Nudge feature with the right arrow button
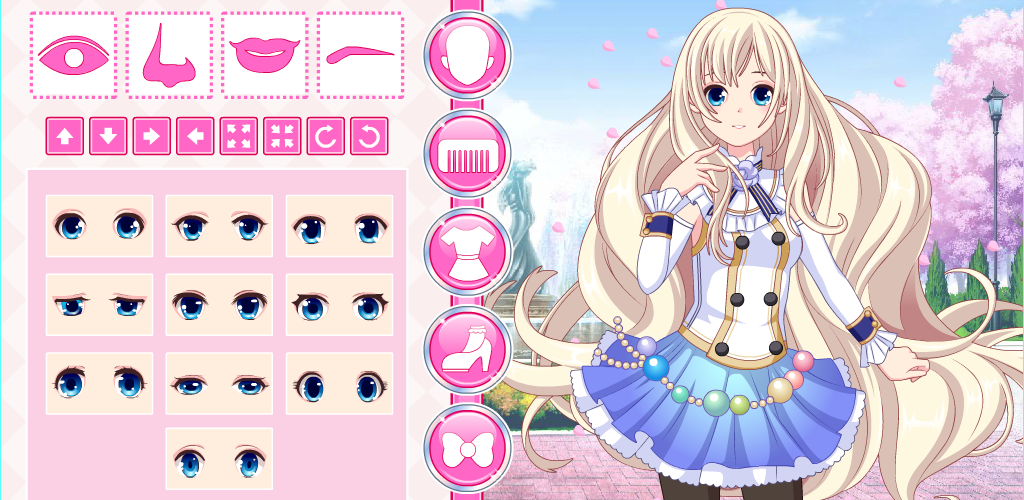The width and height of the screenshot is (1024, 500). 152,136
